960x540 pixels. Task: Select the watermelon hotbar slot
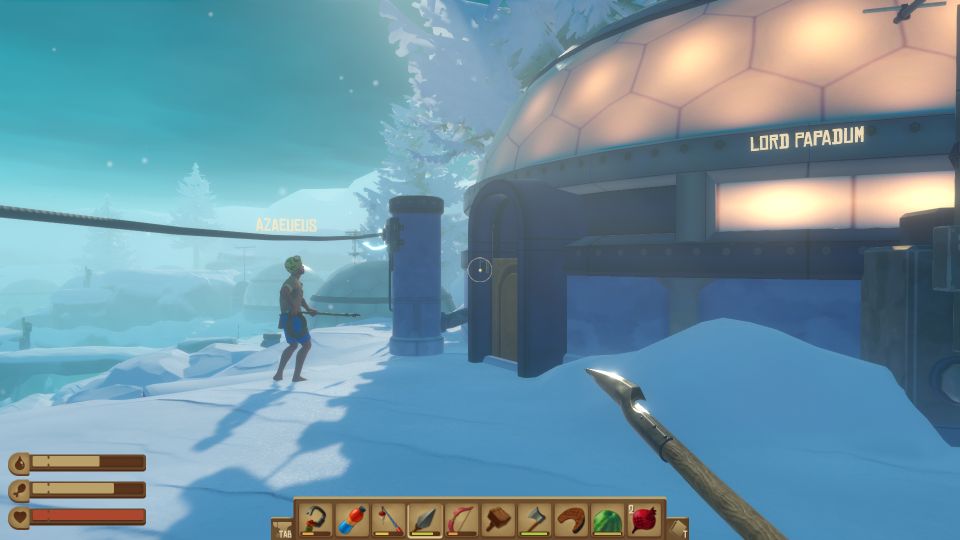(607, 520)
